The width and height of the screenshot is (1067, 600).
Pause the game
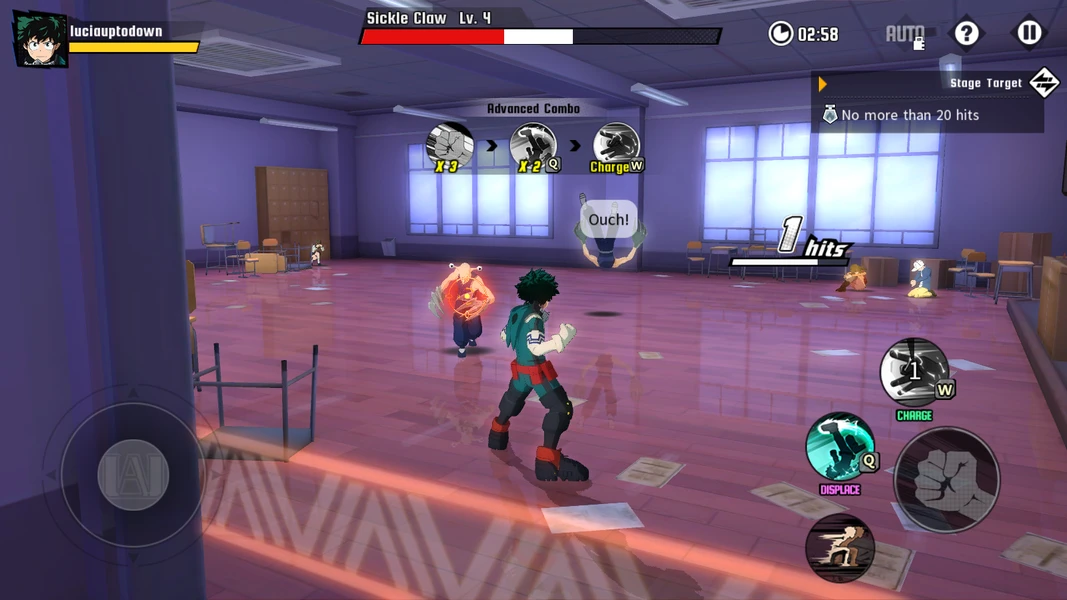[1029, 33]
